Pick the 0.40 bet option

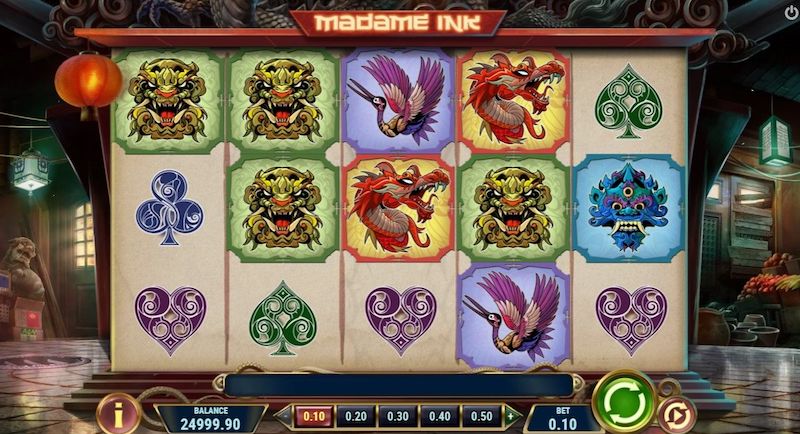(439, 416)
